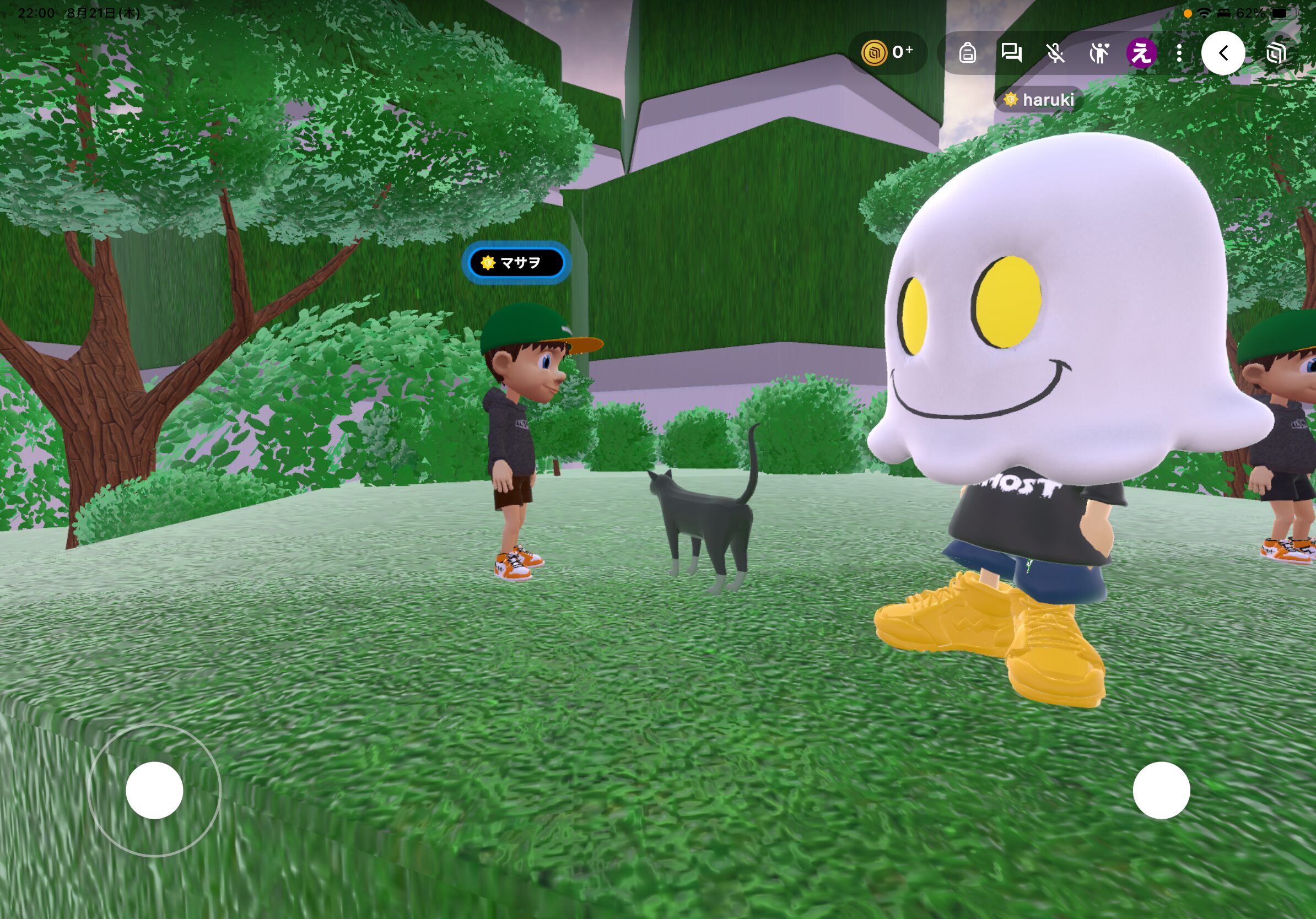The image size is (1316, 919).
Task: Open the emotes menu with waving figure
Action: click(x=1099, y=53)
